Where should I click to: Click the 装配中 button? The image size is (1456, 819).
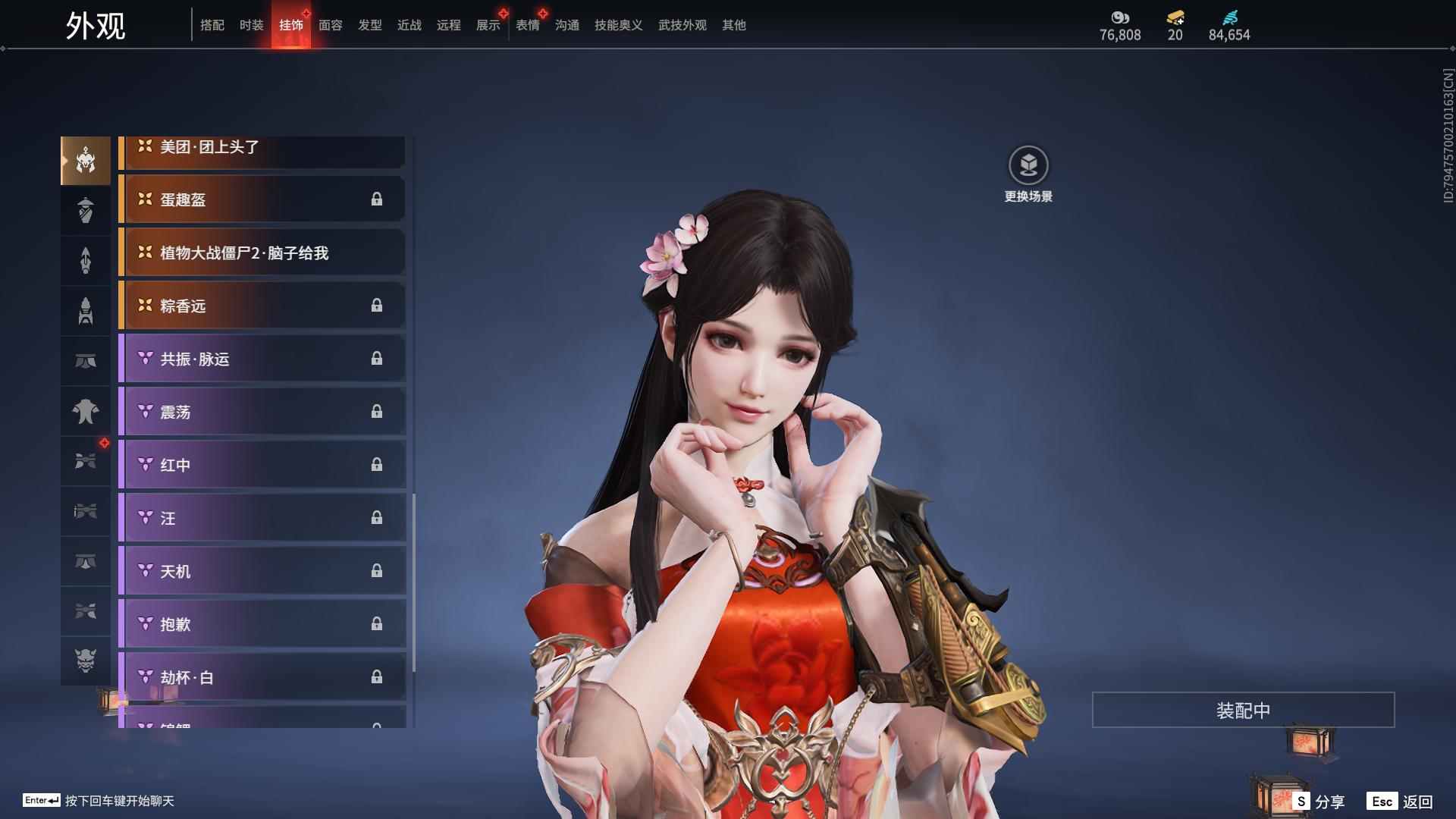1242,710
